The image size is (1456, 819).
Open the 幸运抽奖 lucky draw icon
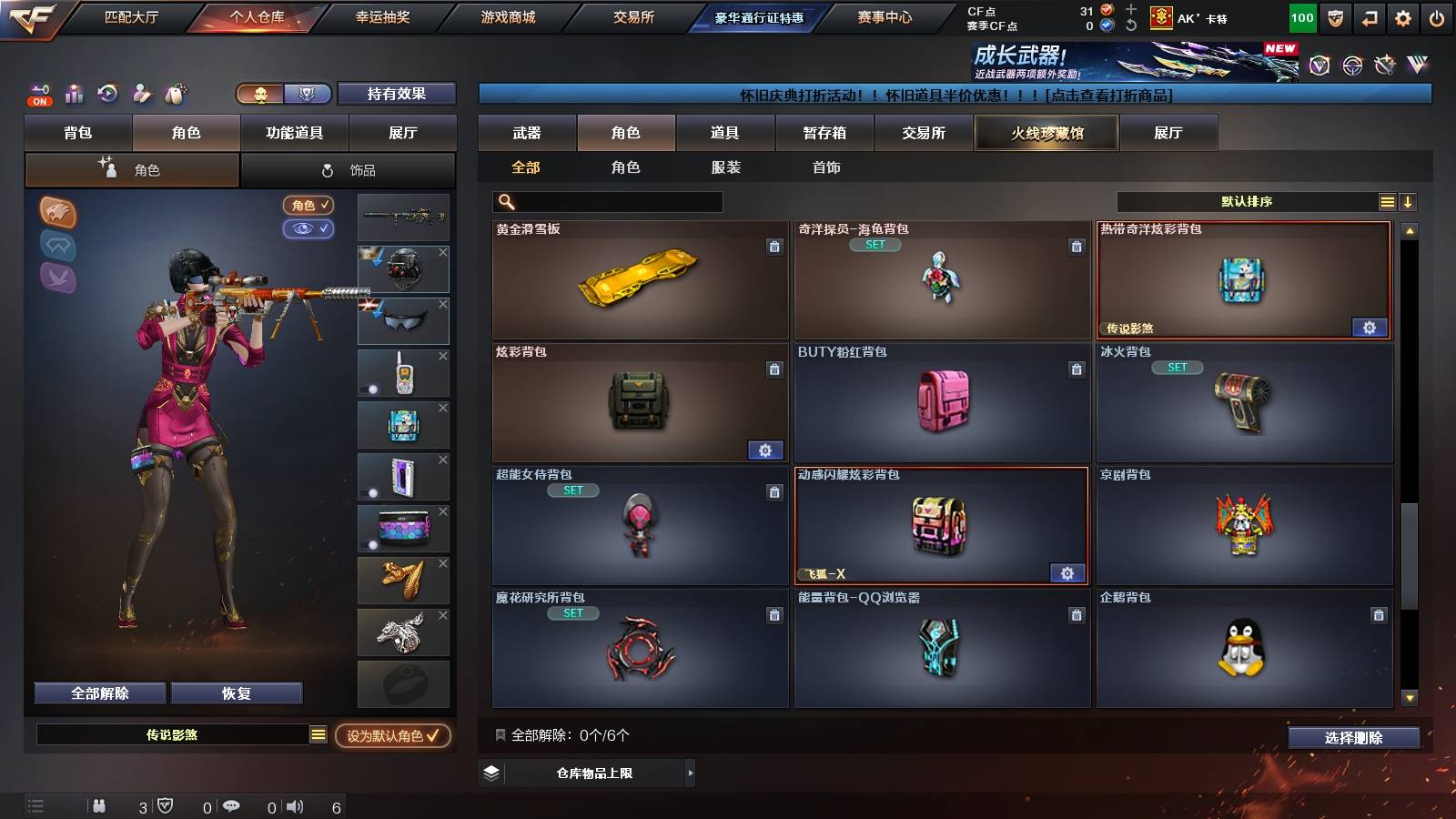point(382,16)
